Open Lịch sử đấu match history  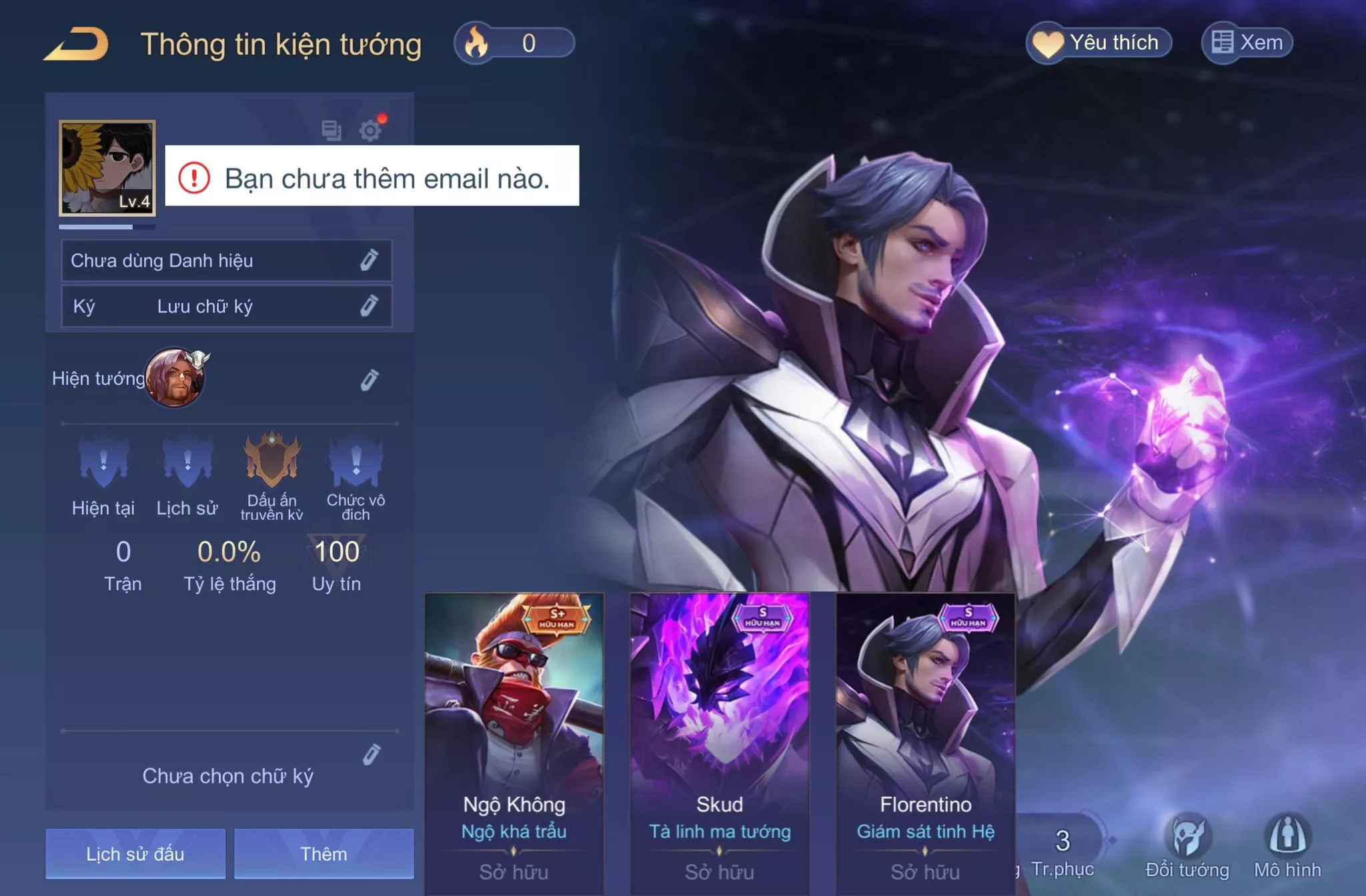tap(135, 853)
